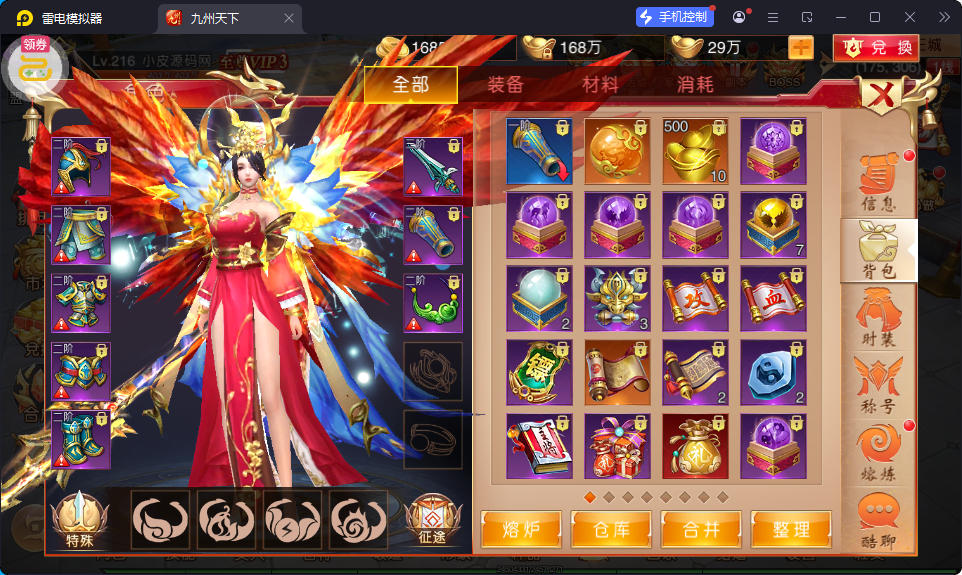Click the 手机控制 emulator button

pyautogui.click(x=674, y=17)
